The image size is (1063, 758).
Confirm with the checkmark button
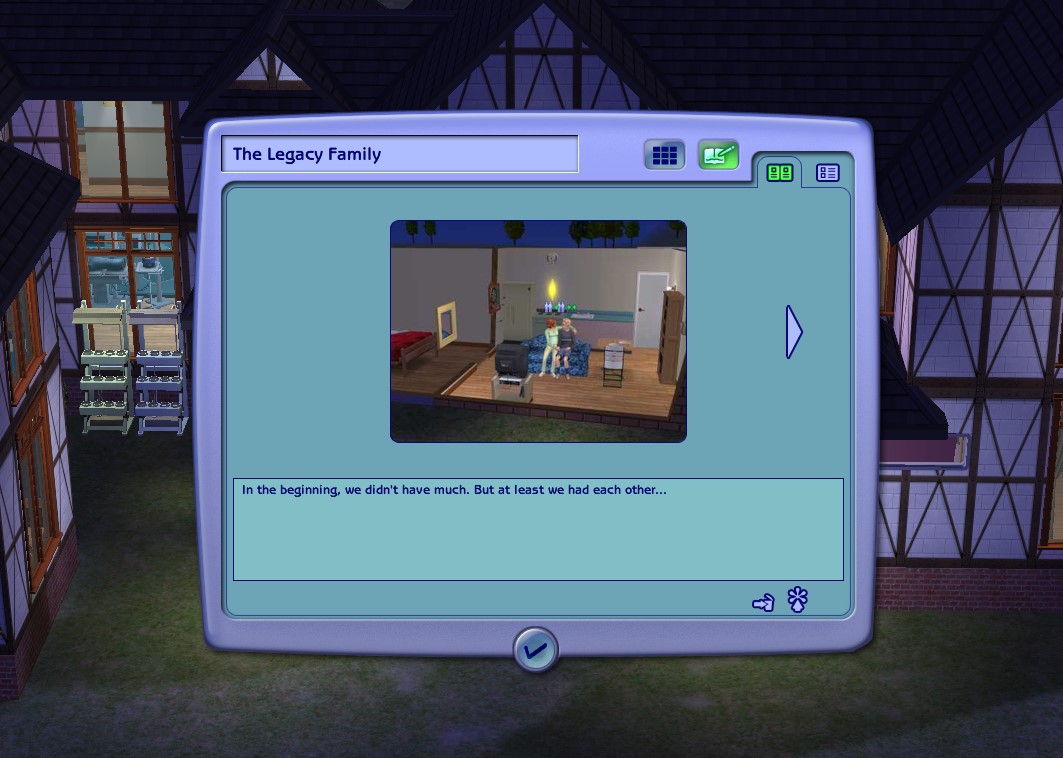pos(535,651)
